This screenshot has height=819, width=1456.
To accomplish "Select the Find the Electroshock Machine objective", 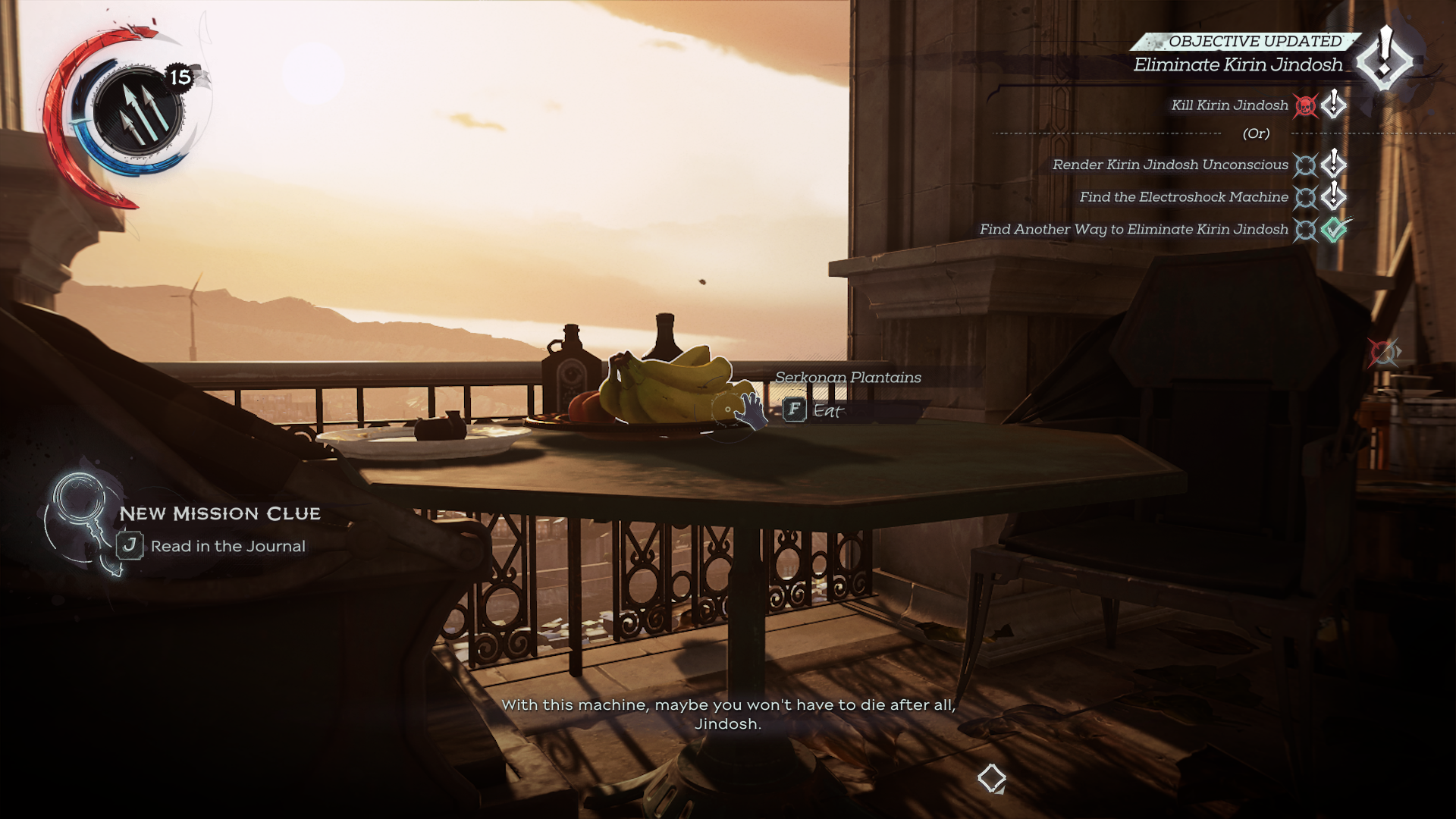I will 1183,197.
